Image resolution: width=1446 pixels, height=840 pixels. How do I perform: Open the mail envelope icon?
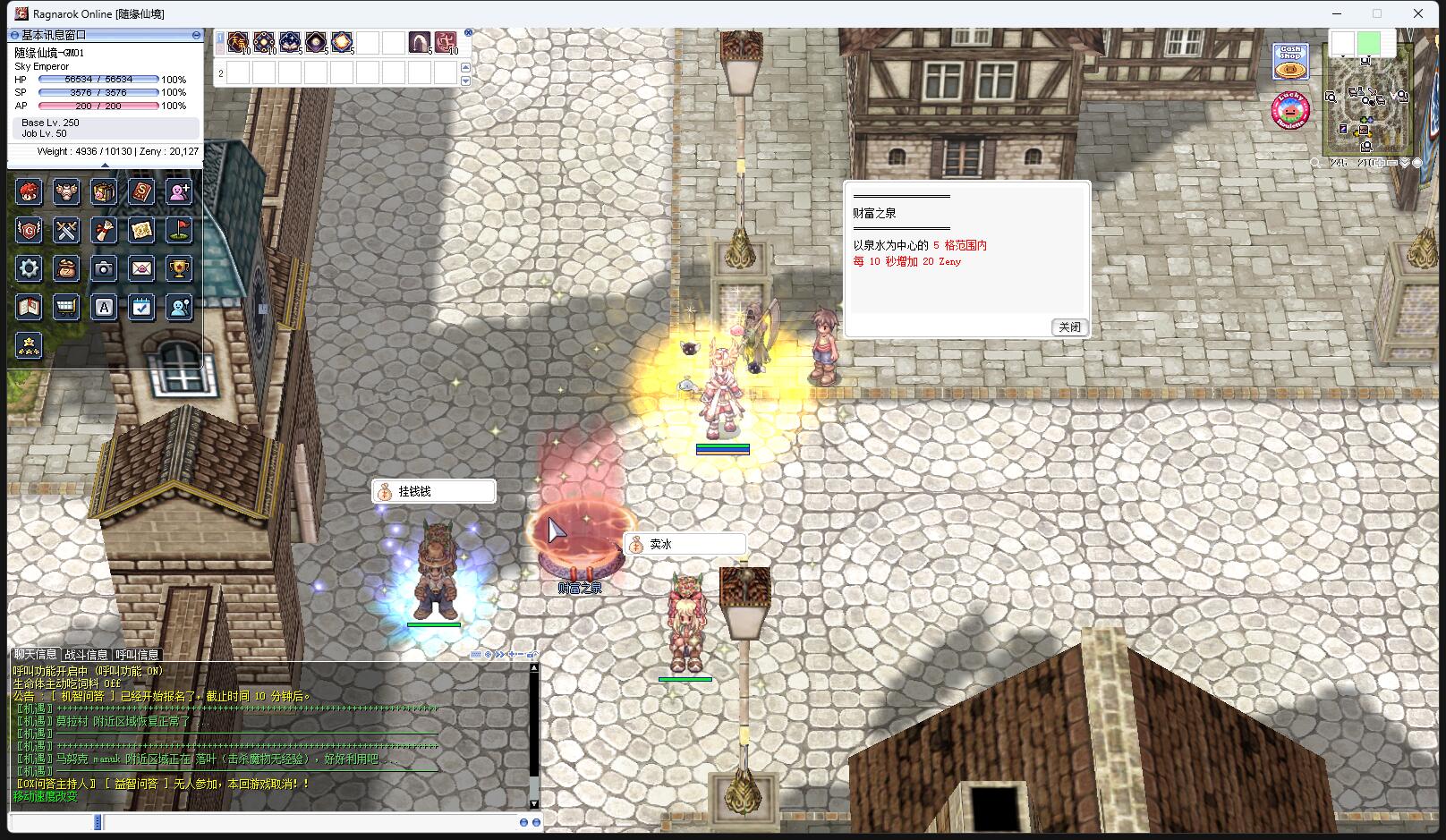tap(141, 268)
